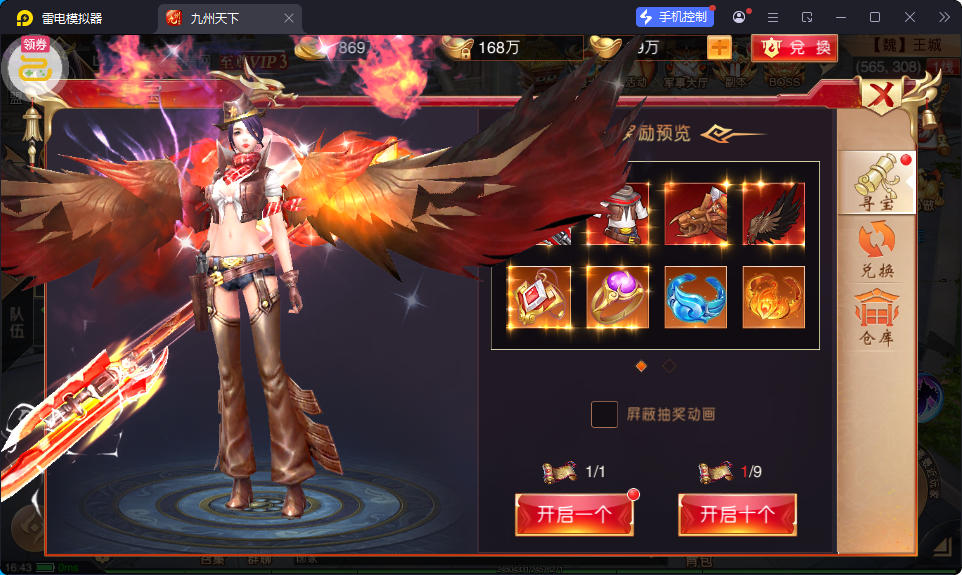
Task: Open the 领券 coupon icon
Action: 35,62
